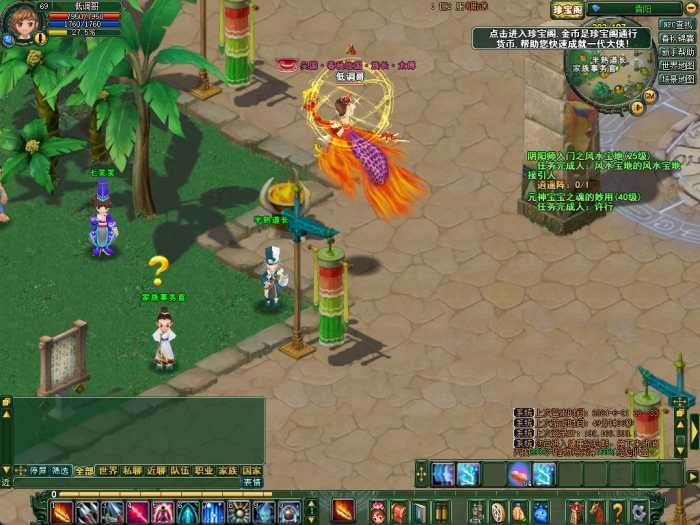Switch chat to the 世界 channel

(108, 470)
